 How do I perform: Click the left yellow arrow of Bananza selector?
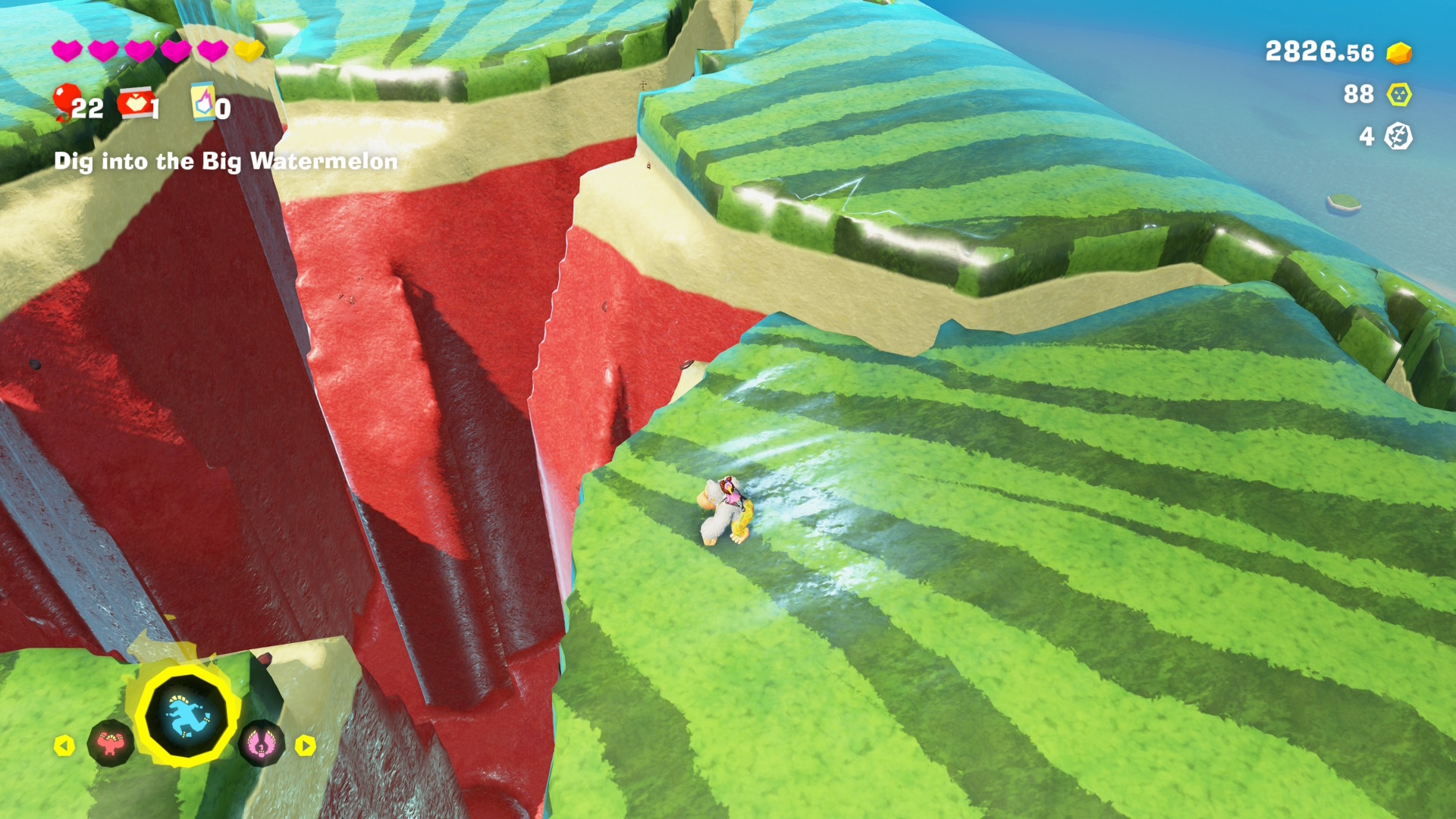point(64,746)
